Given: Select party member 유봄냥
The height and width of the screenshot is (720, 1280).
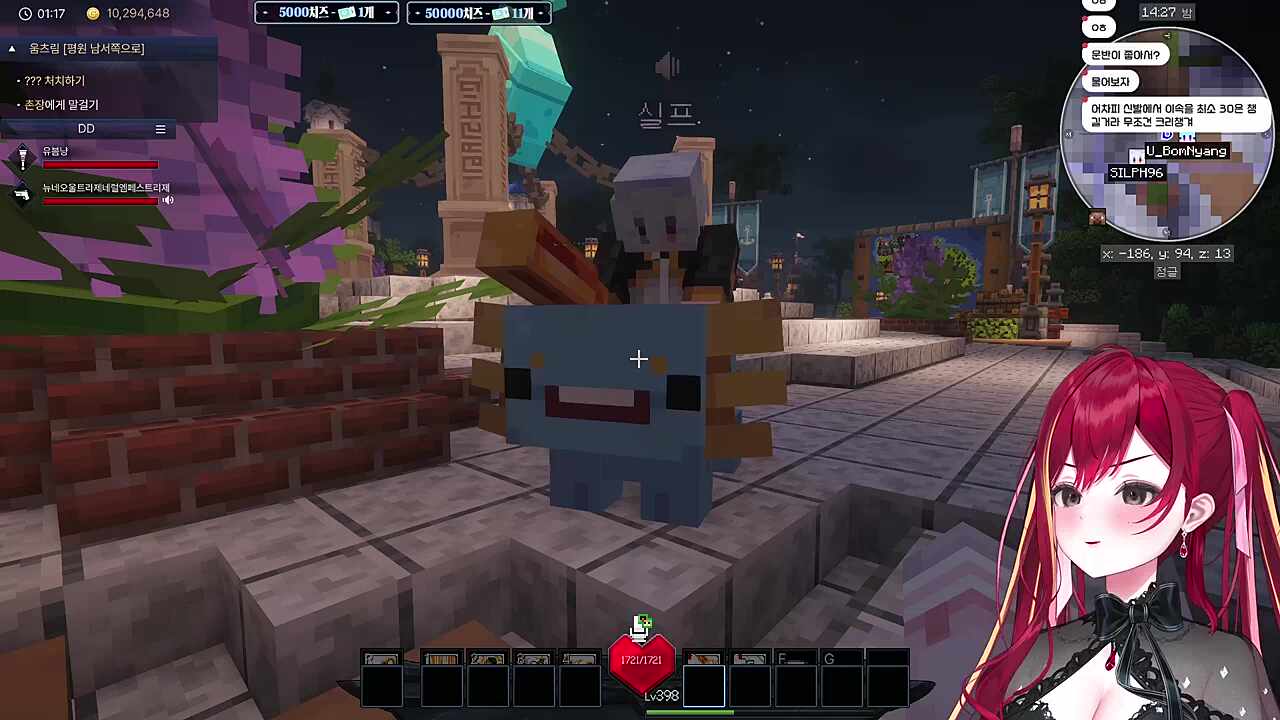Looking at the screenshot, I should (x=56, y=151).
